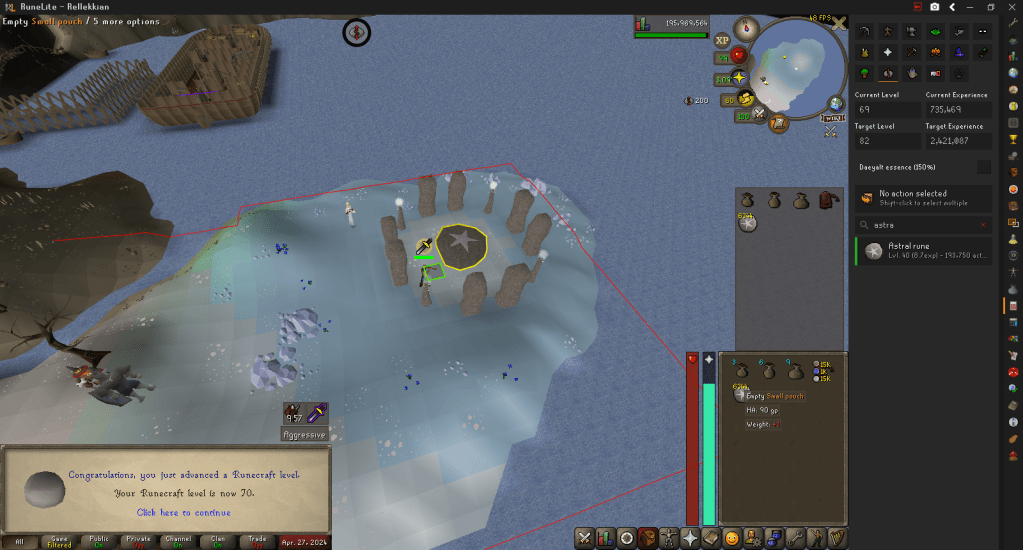Select the astral runes stack in inventory
Image resolution: width=1023 pixels, height=550 pixels.
(x=746, y=223)
